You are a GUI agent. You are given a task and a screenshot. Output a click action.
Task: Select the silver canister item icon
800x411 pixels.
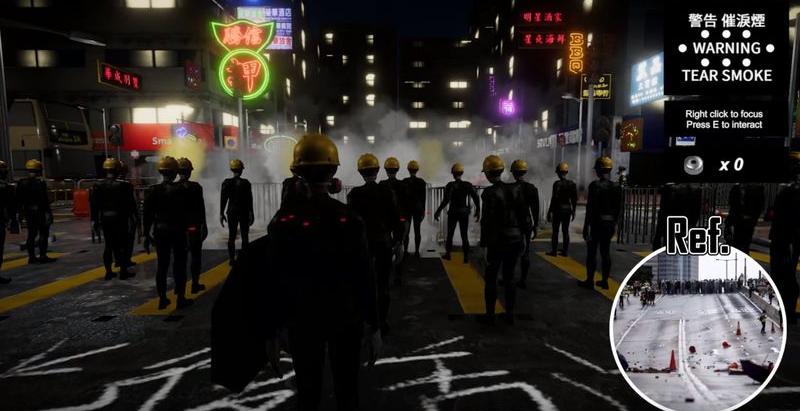coord(693,165)
